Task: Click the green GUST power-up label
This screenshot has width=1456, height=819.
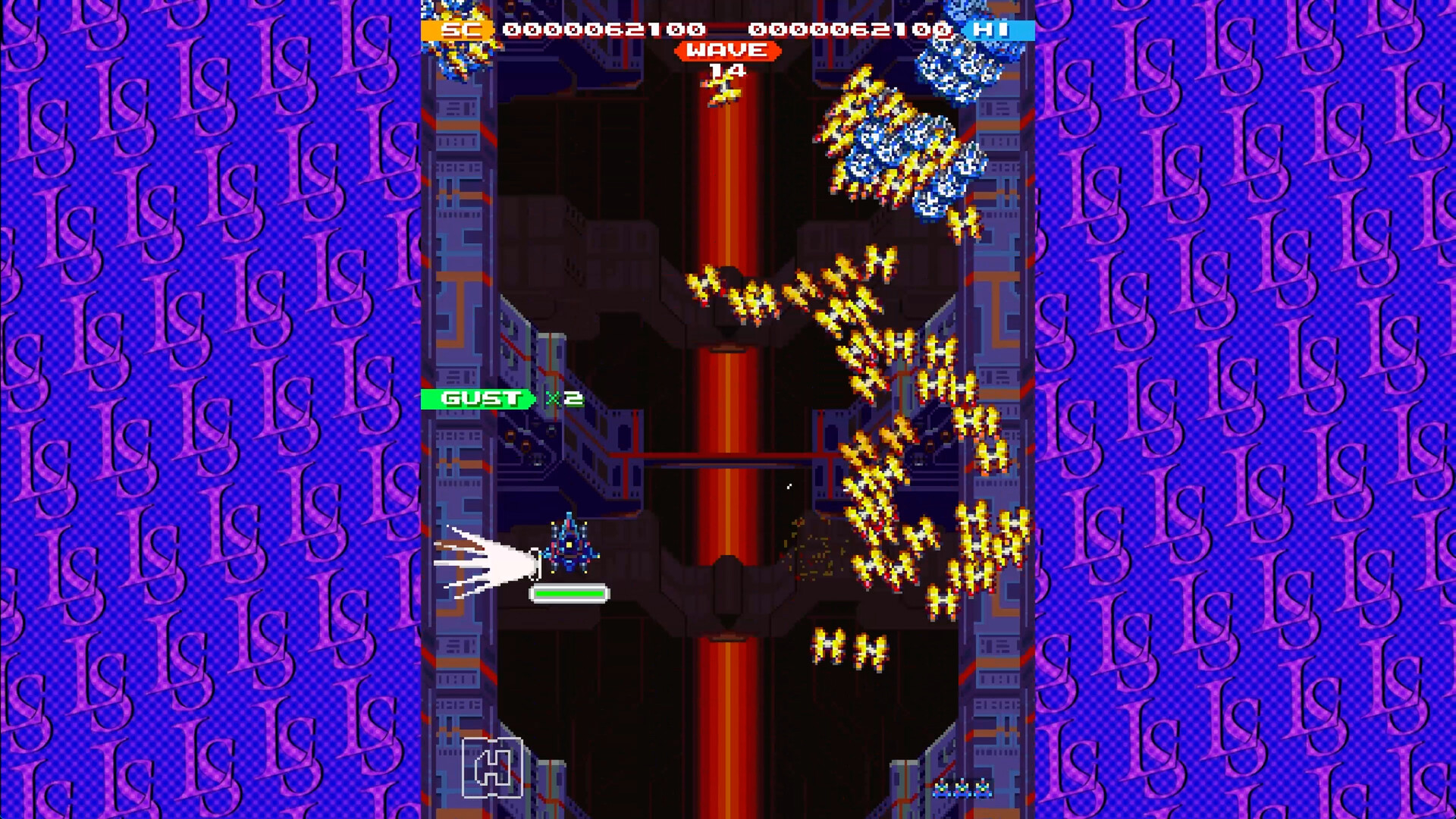Action: pos(476,398)
